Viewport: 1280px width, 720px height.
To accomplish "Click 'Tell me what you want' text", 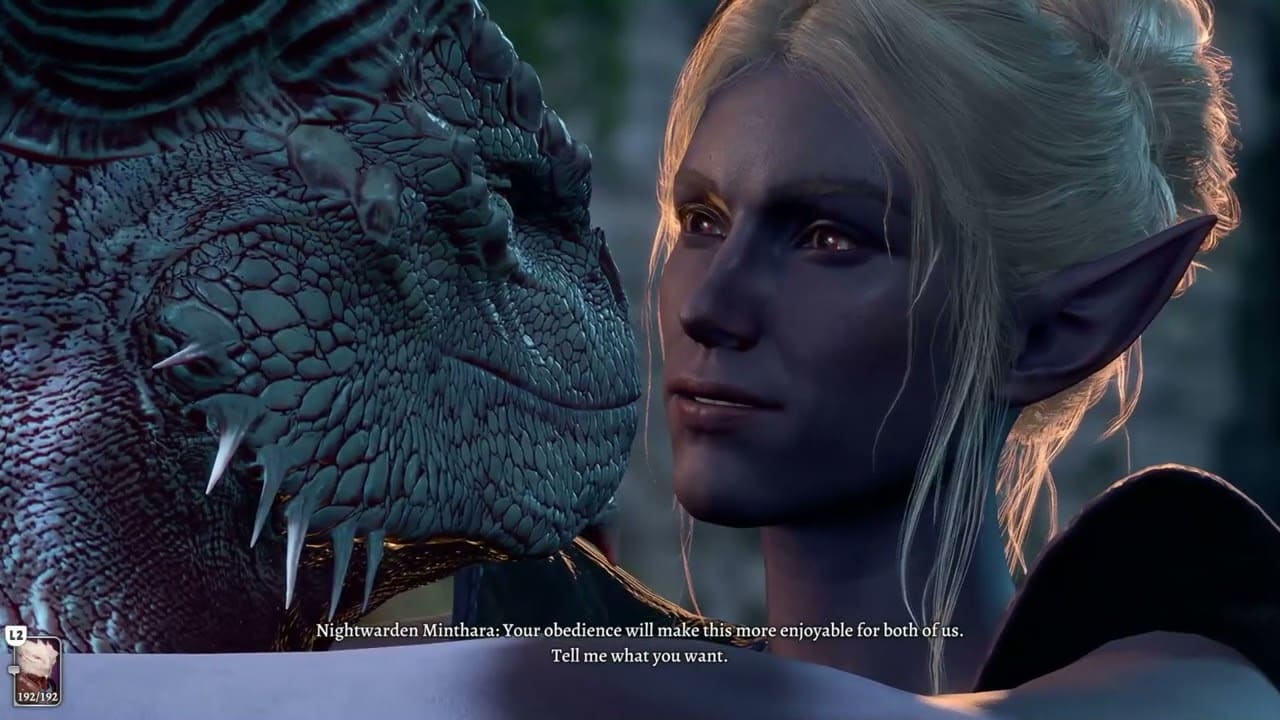I will [640, 658].
